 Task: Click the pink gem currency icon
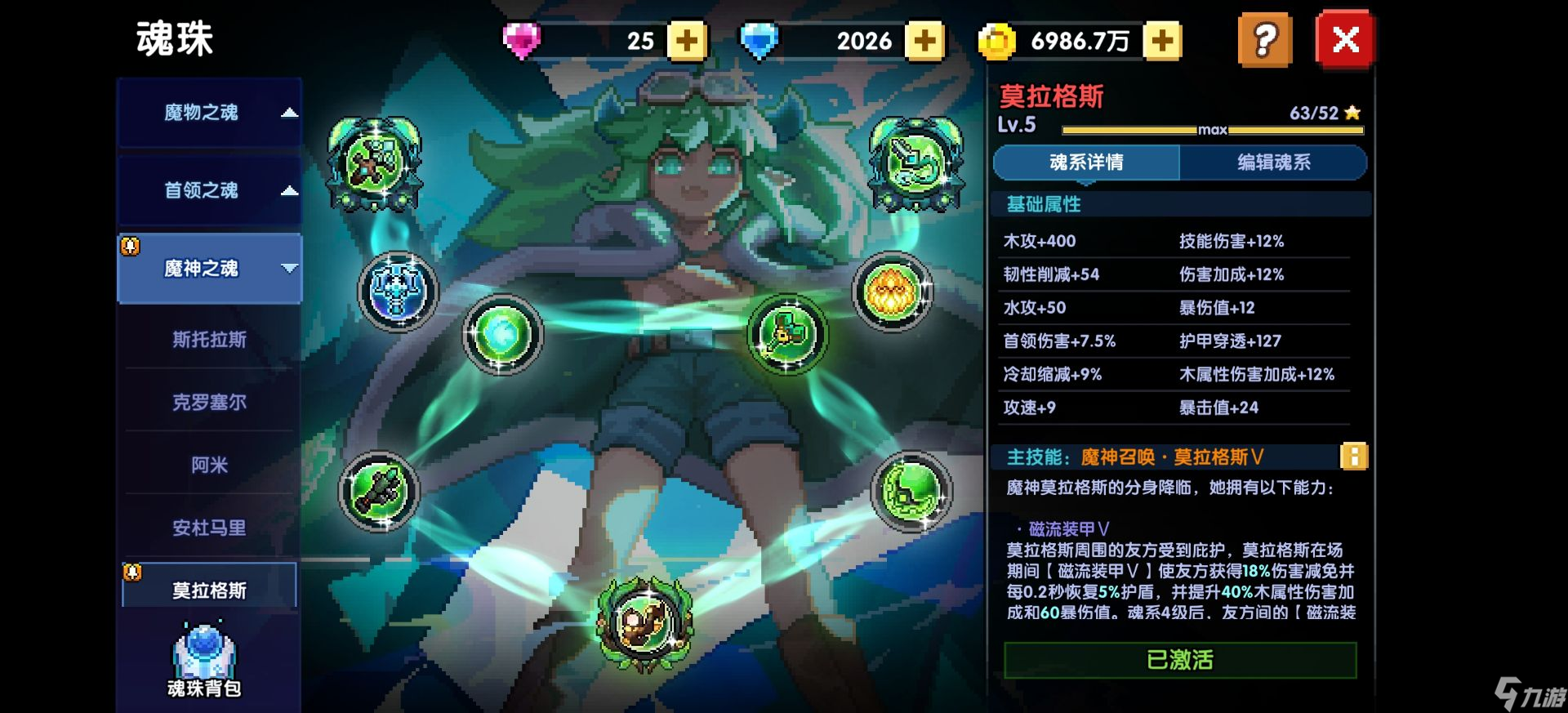(523, 39)
